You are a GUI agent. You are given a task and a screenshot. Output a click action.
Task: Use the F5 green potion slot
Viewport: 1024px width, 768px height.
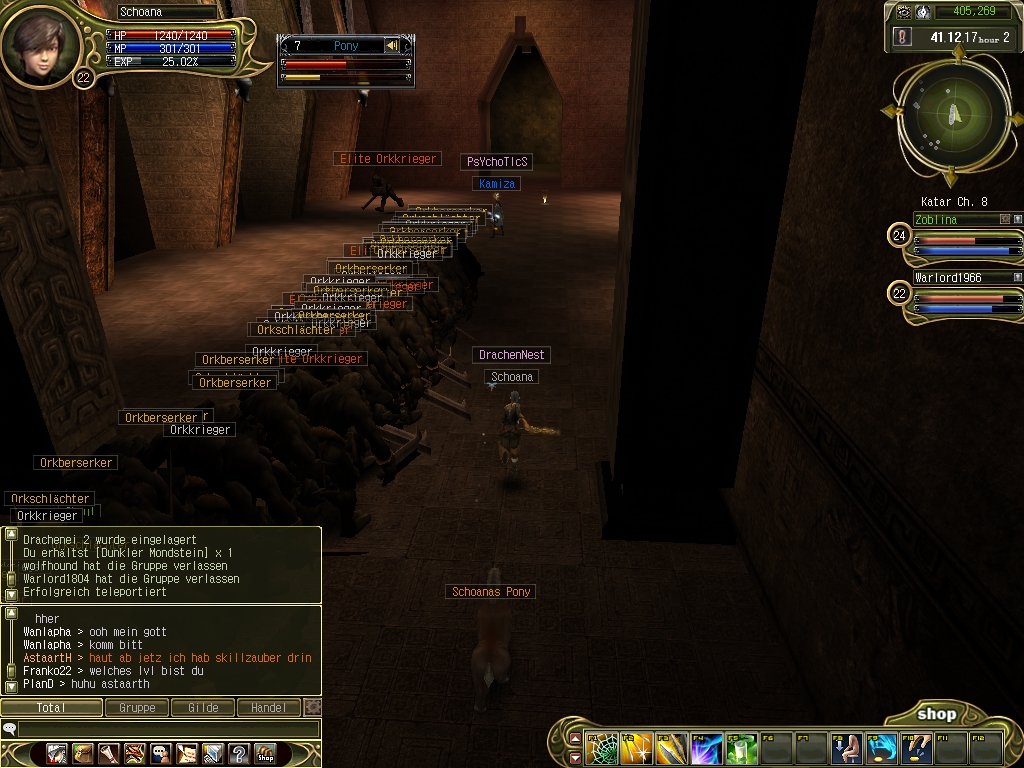[741, 749]
